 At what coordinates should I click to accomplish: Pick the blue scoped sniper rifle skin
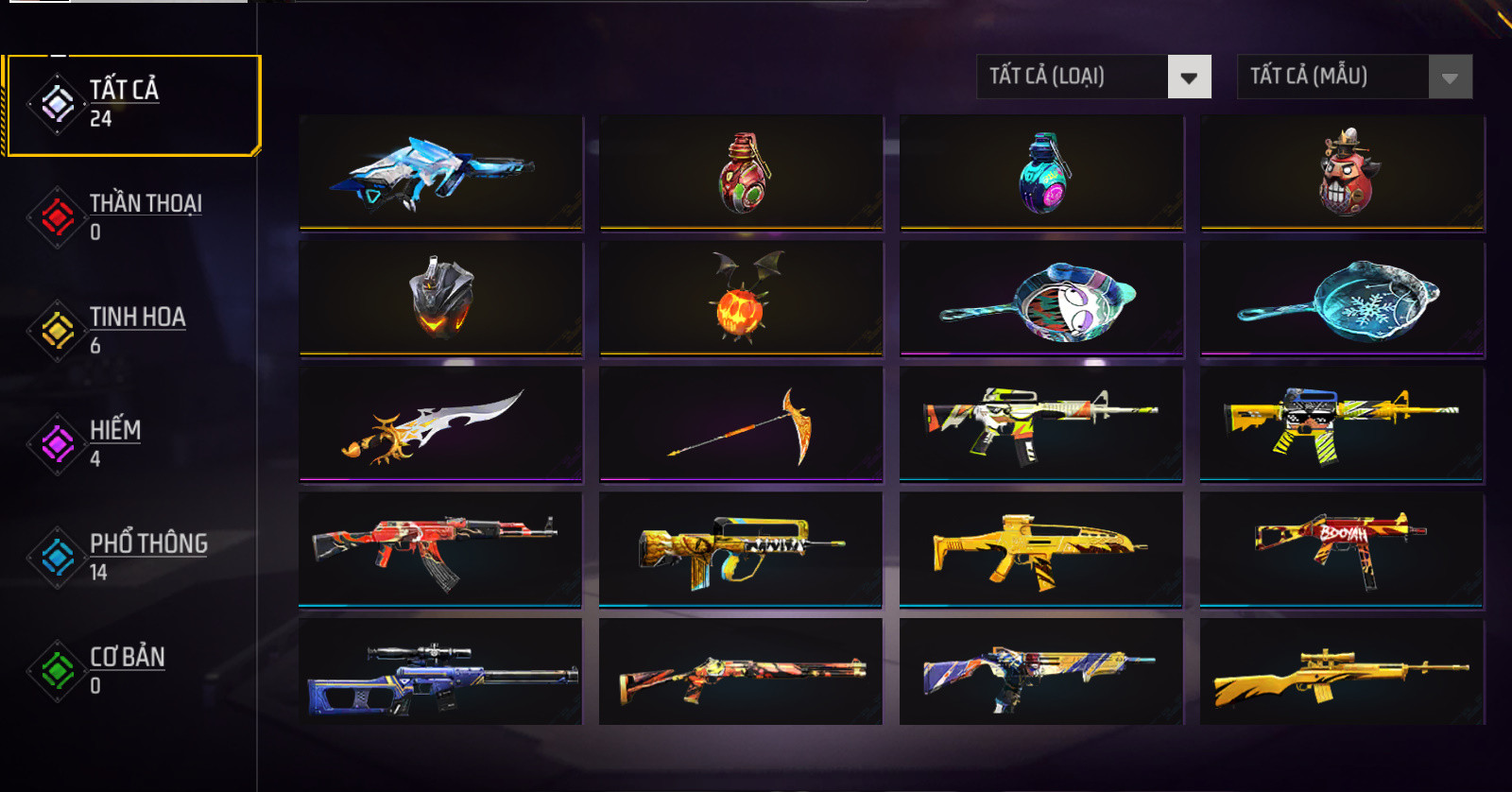pyautogui.click(x=440, y=672)
